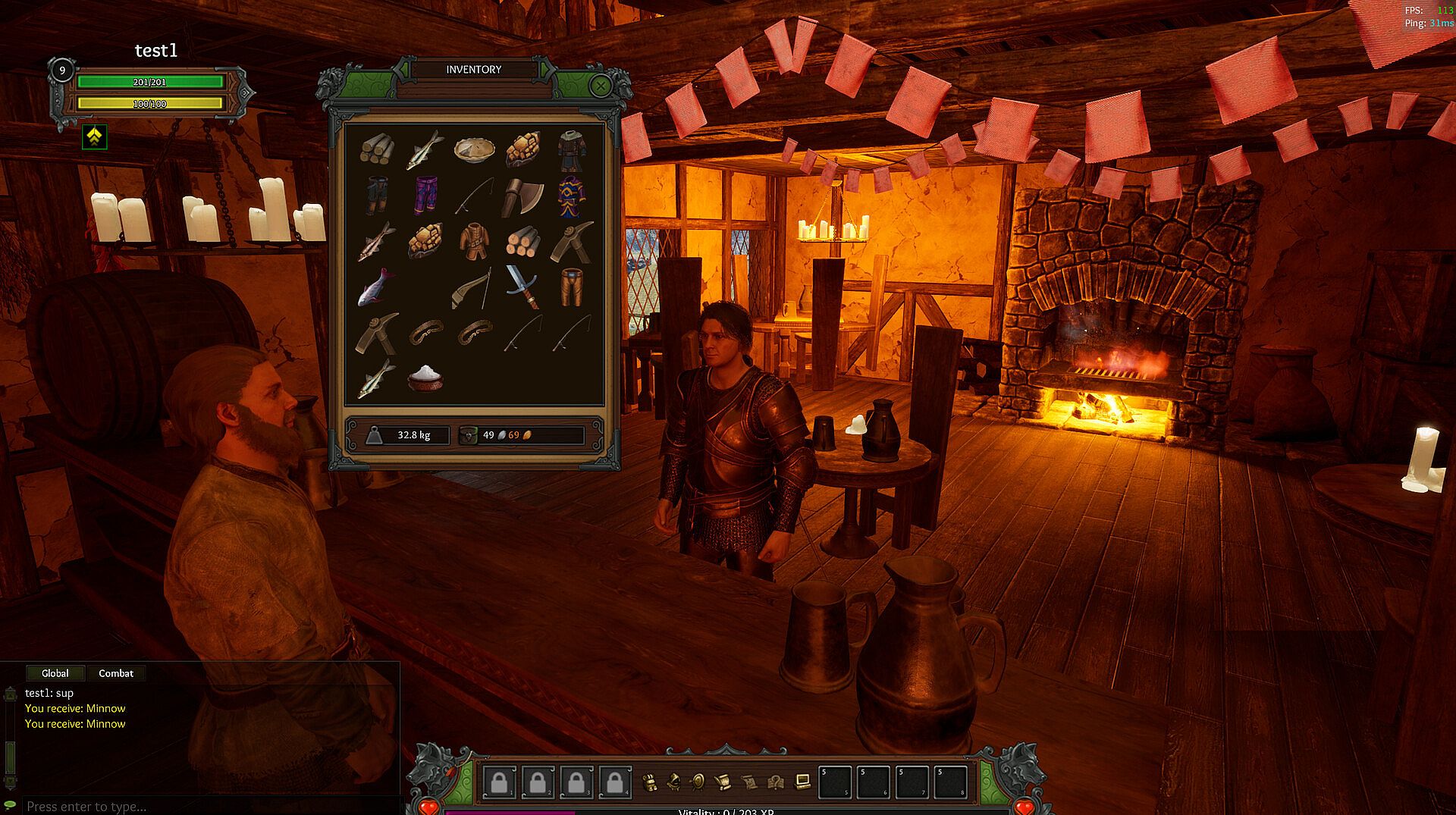Click the computer monitor icon on the action bar
The height and width of the screenshot is (815, 1456).
tap(802, 782)
